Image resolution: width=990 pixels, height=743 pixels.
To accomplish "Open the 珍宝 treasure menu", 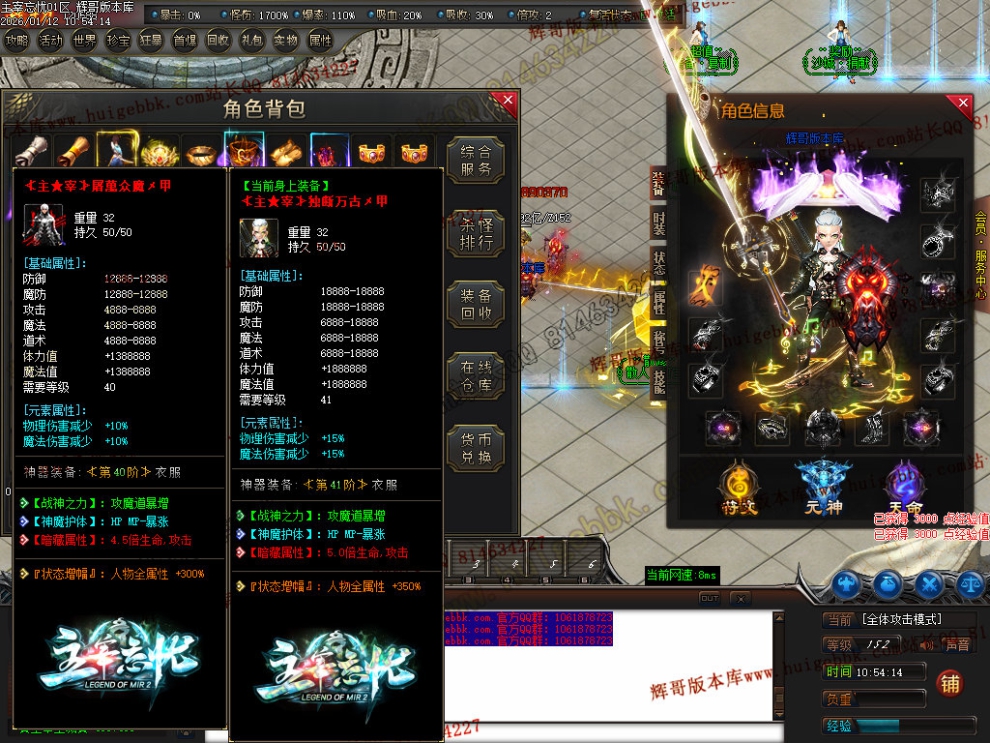I will [x=118, y=41].
